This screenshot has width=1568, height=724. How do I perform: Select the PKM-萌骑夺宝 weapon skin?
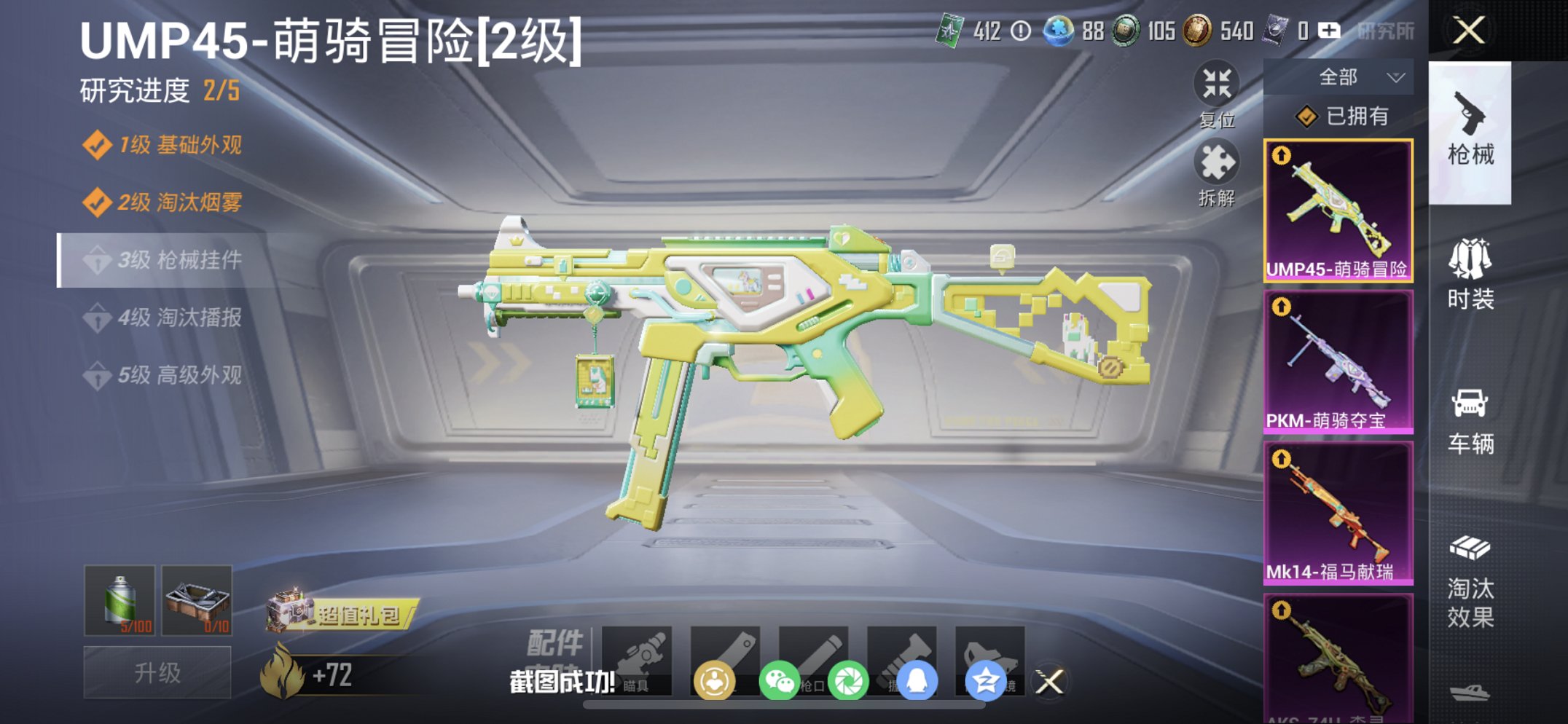pyautogui.click(x=1339, y=357)
